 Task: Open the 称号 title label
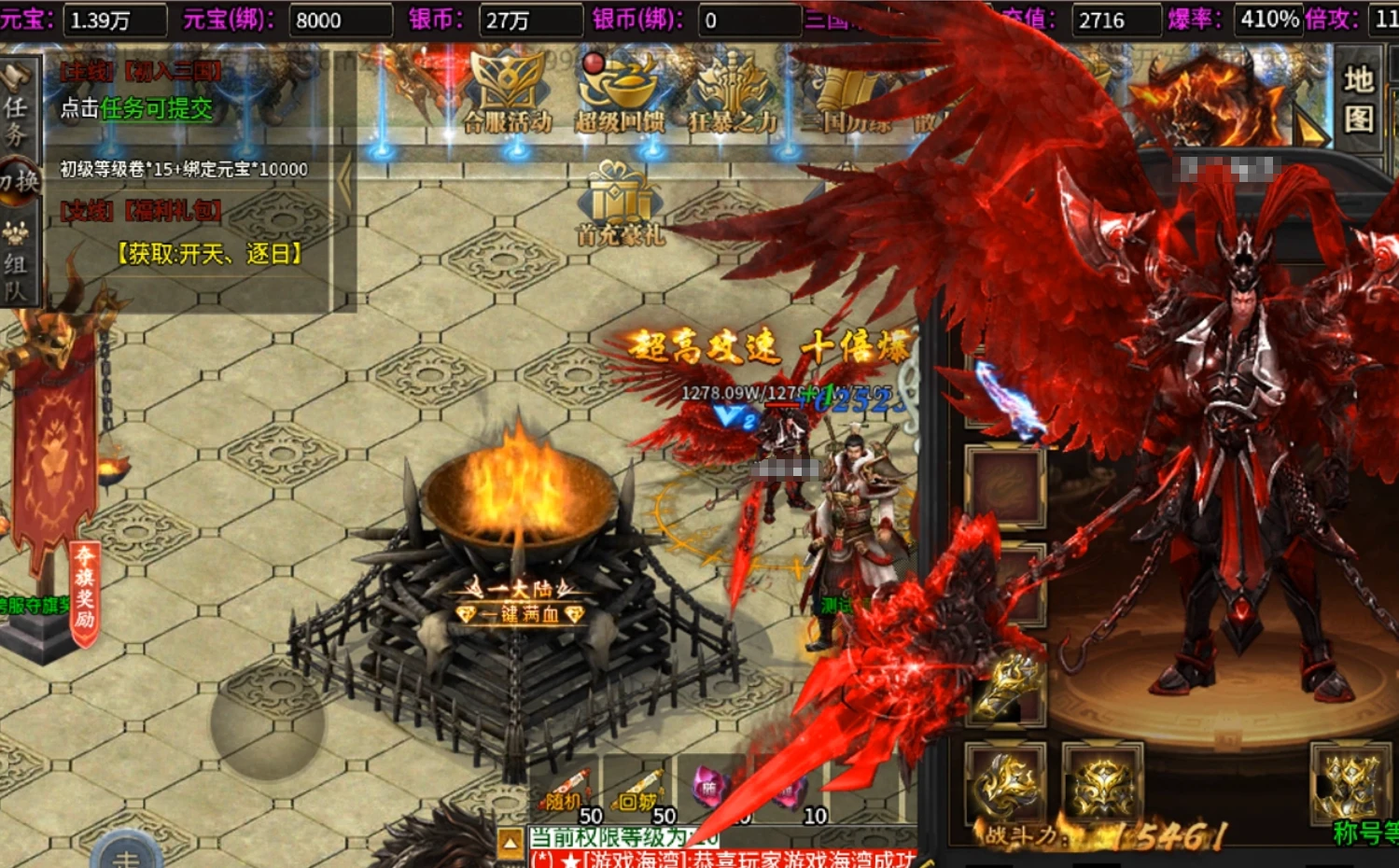click(1364, 833)
